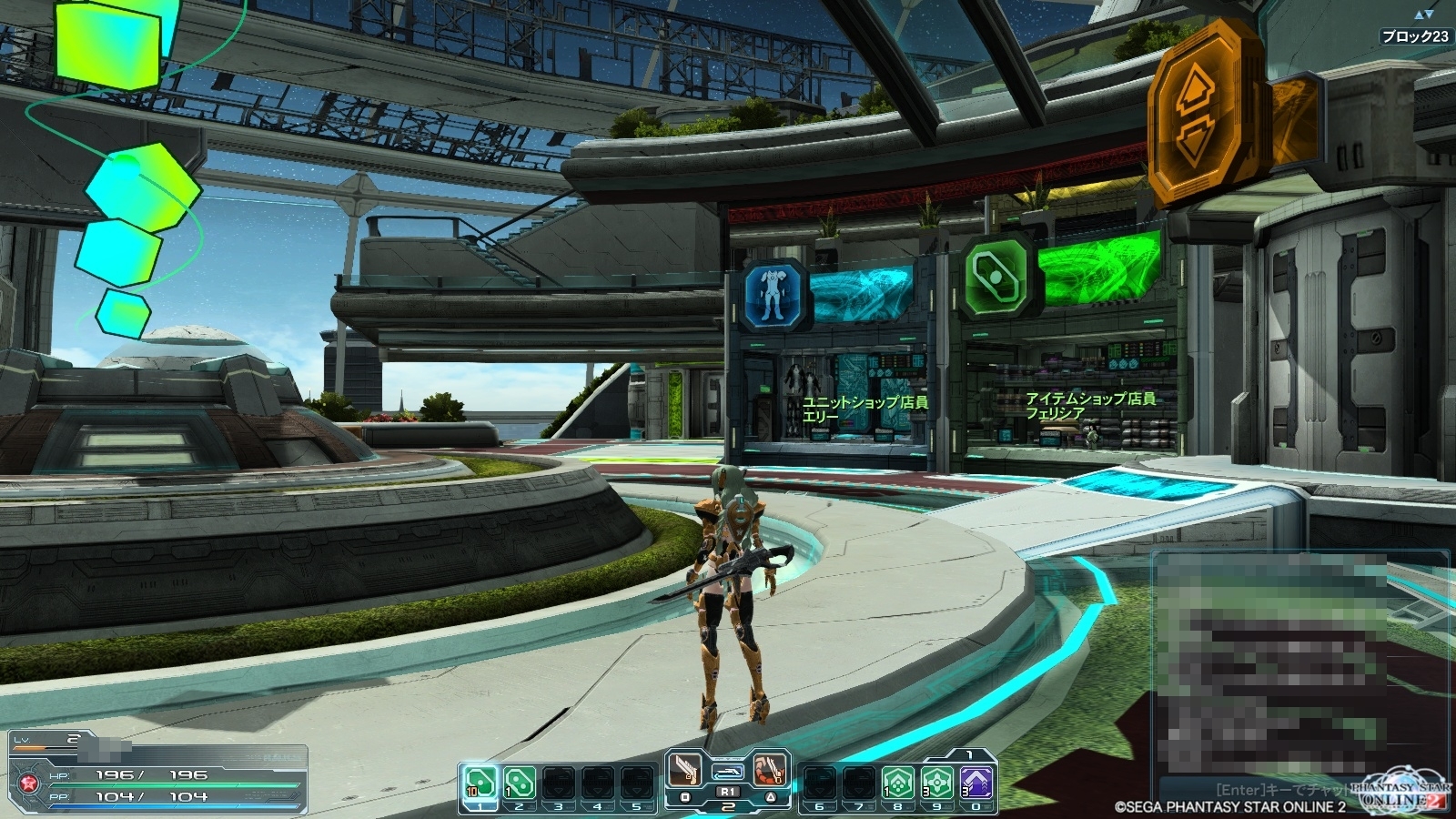Open the ブロック23 block indicator

coord(1415,36)
